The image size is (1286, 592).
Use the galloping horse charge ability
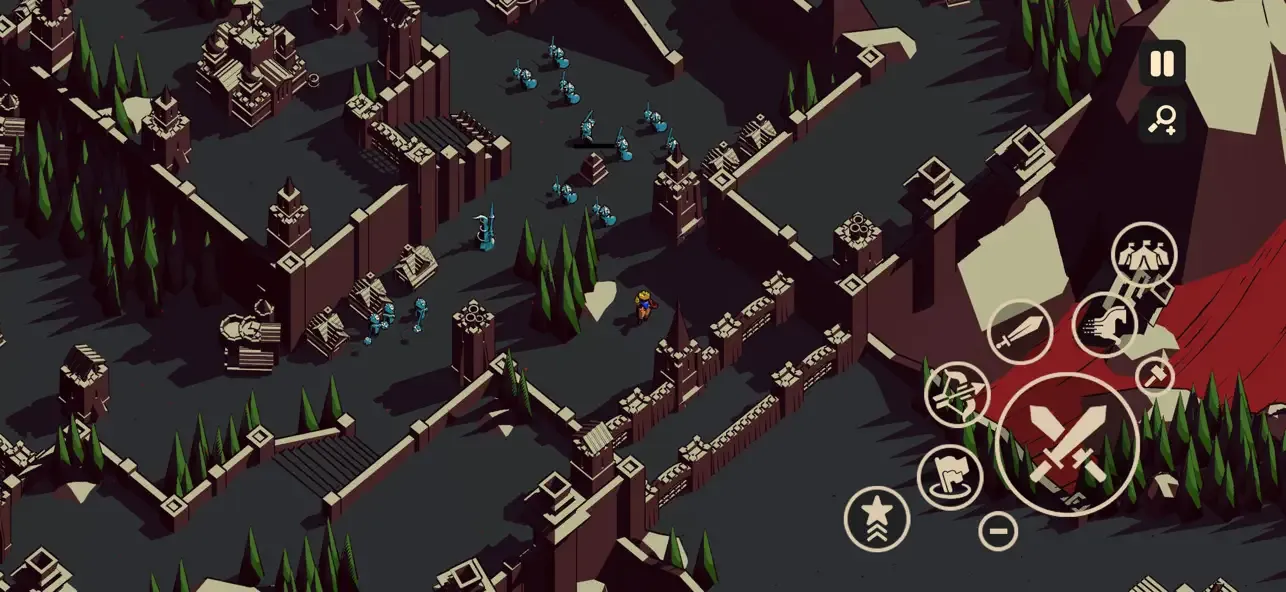pos(1104,324)
